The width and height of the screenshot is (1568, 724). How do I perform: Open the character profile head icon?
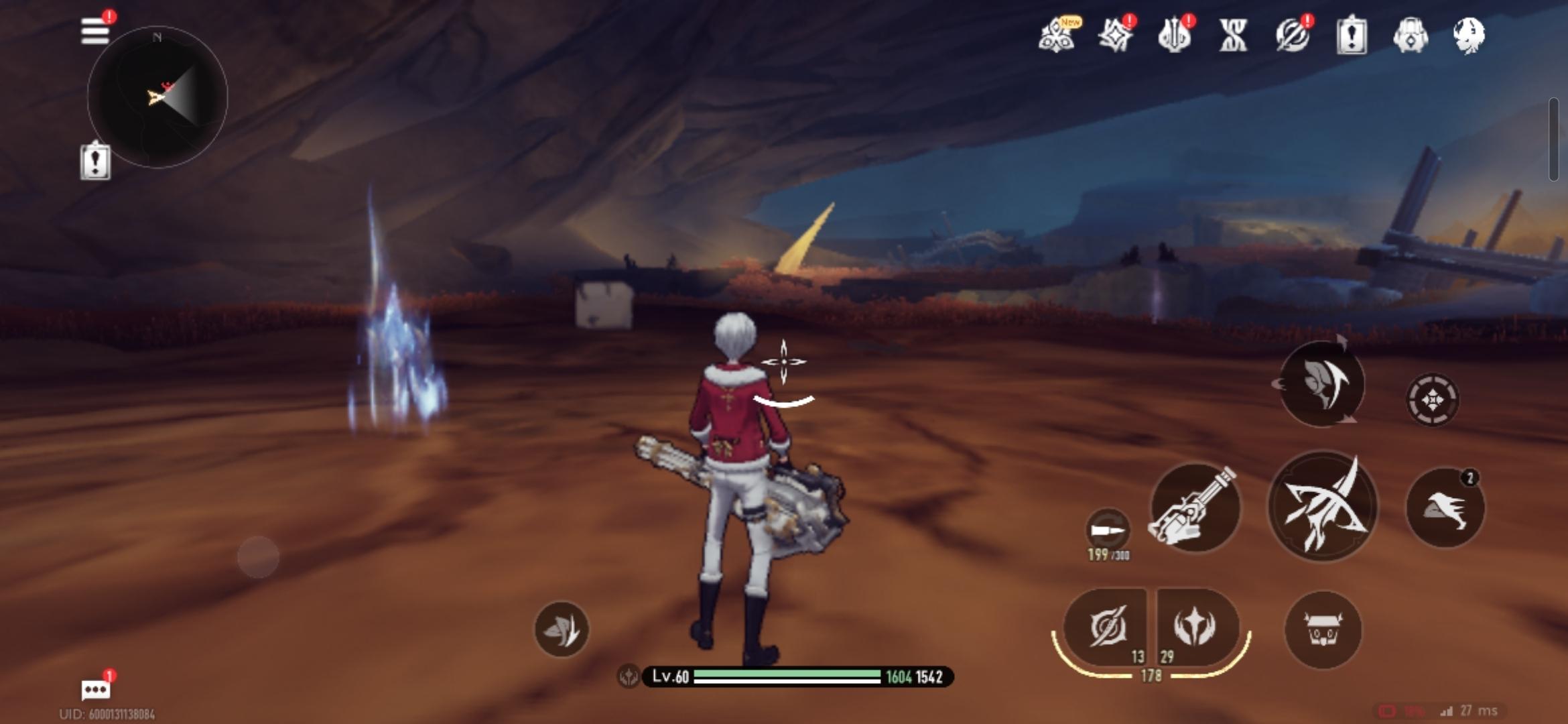click(x=1469, y=35)
